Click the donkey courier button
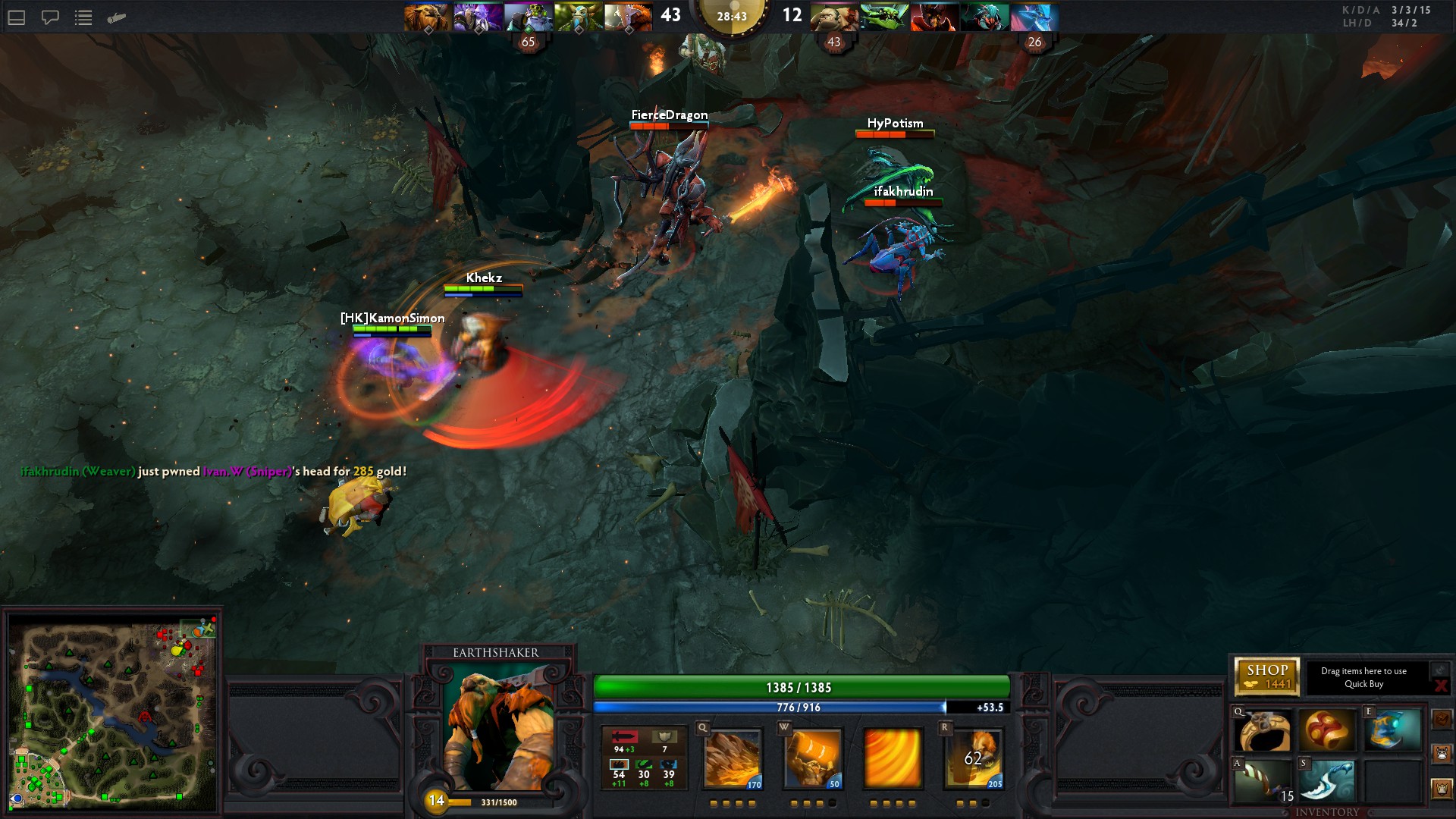 click(1442, 754)
